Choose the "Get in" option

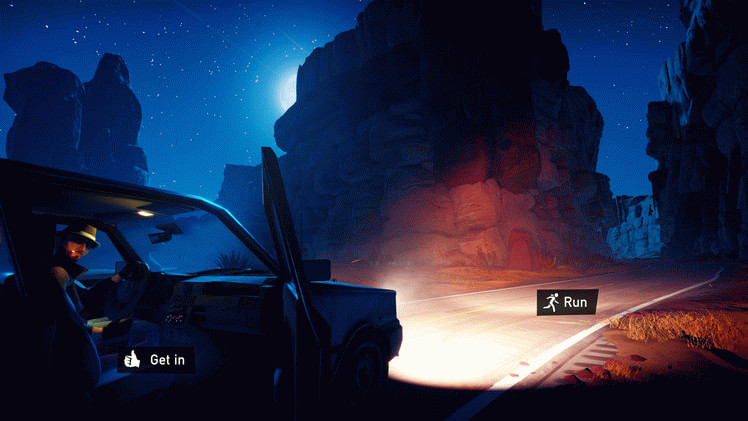pyautogui.click(x=156, y=359)
